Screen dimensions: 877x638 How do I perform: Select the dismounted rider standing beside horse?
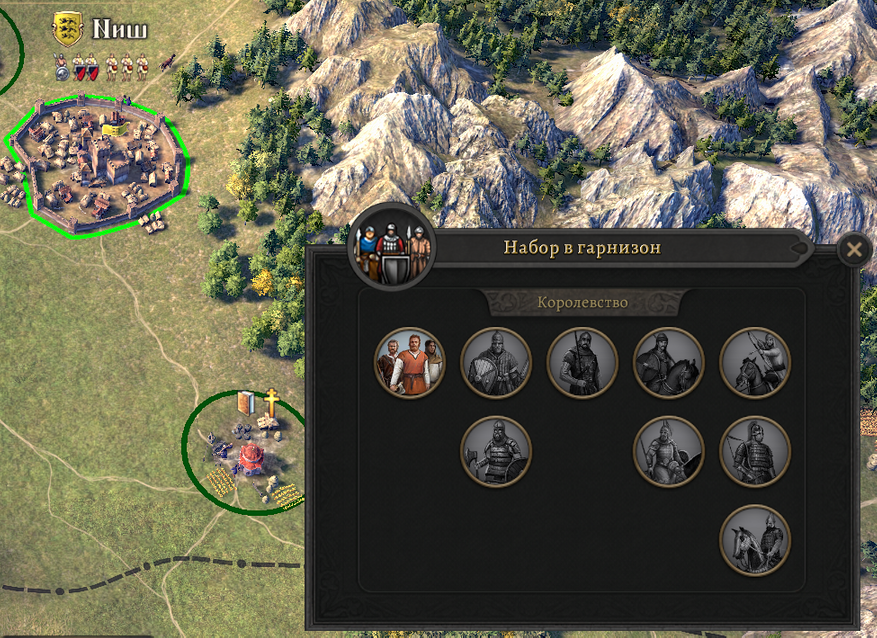point(755,540)
